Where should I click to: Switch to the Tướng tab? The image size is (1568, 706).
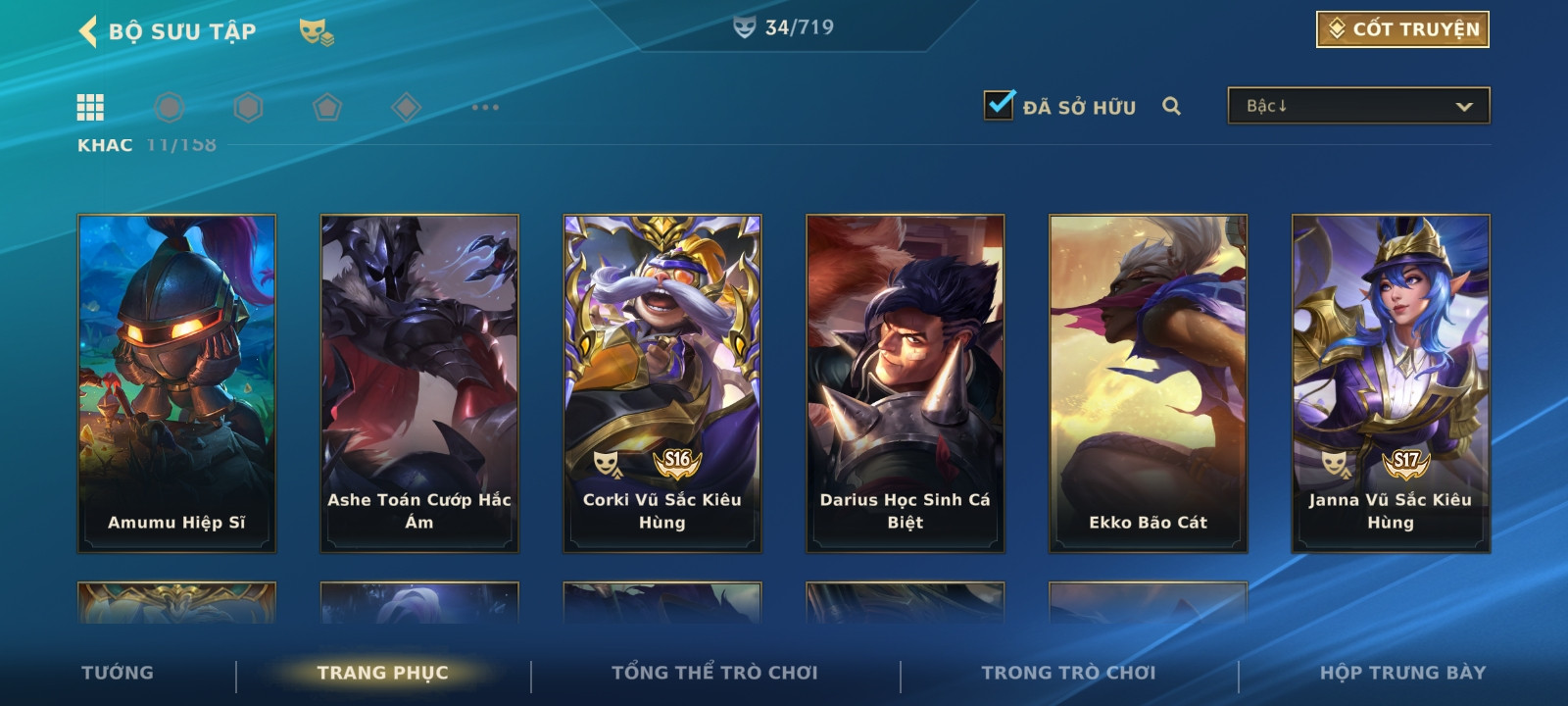118,673
